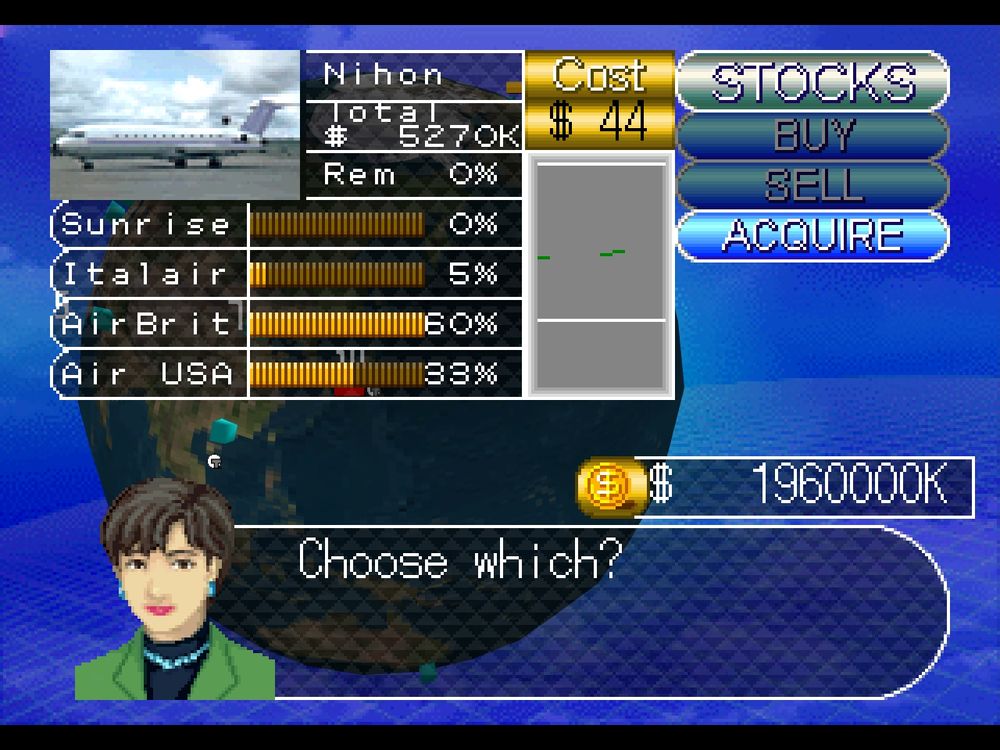Image resolution: width=1000 pixels, height=750 pixels.
Task: Click the stock price chart panel
Action: (600, 275)
